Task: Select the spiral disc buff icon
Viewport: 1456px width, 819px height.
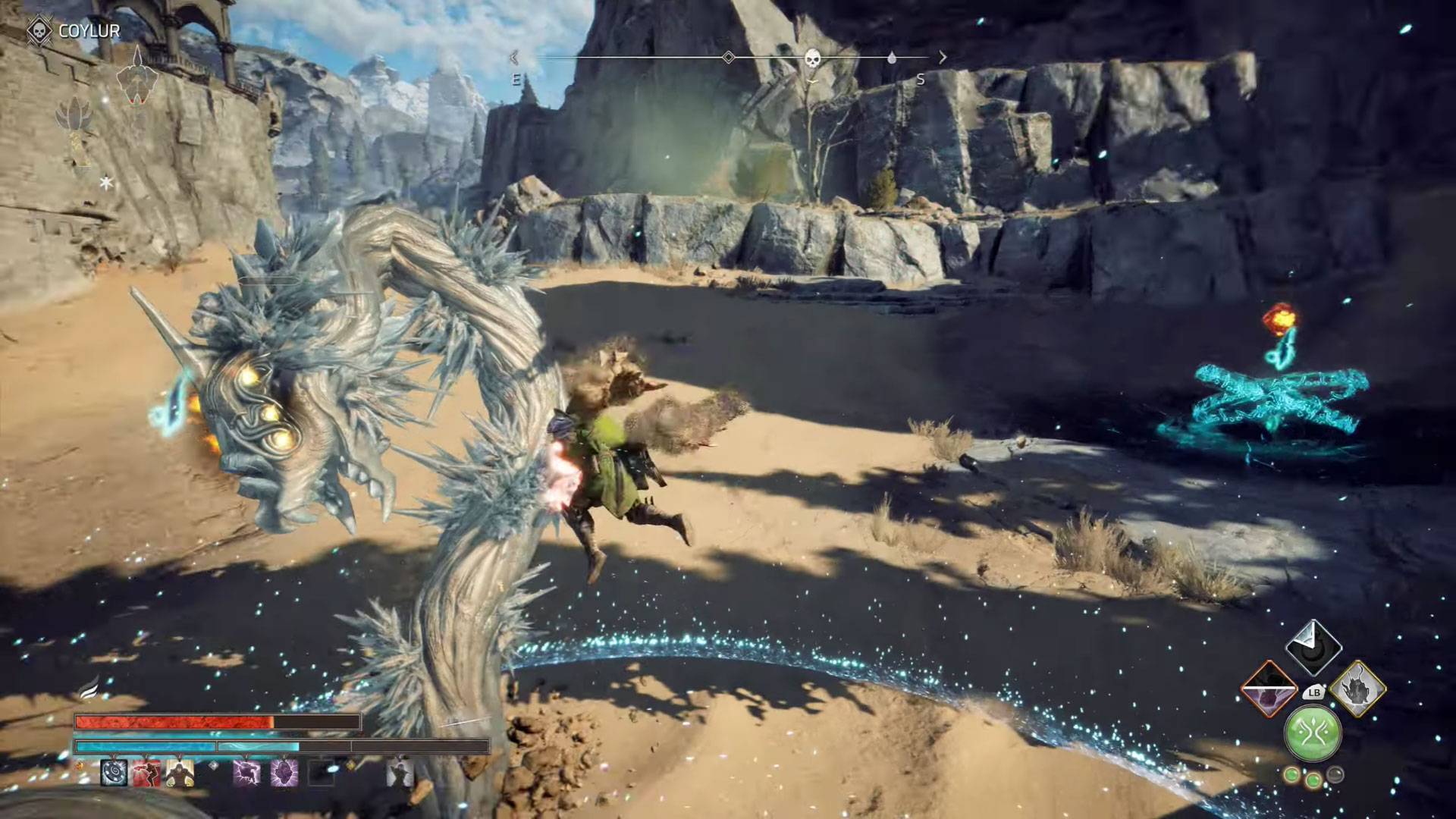Action: tap(115, 773)
